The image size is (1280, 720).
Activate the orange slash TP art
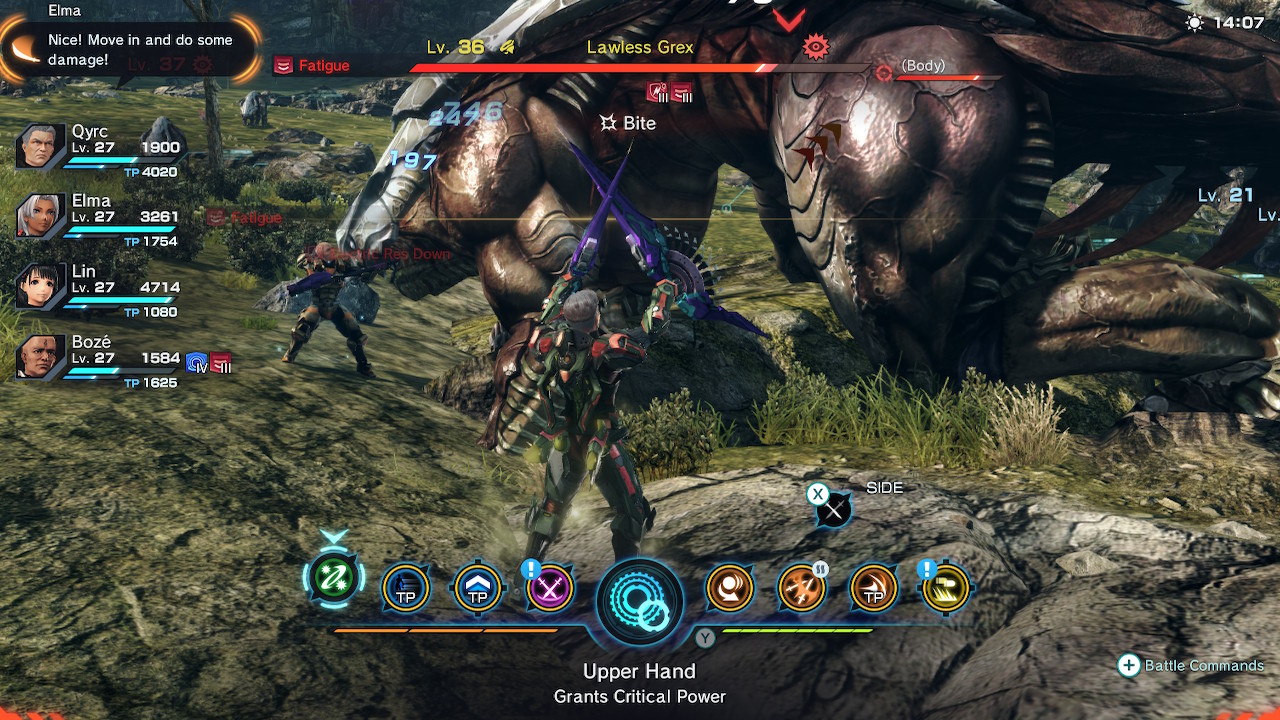click(873, 589)
